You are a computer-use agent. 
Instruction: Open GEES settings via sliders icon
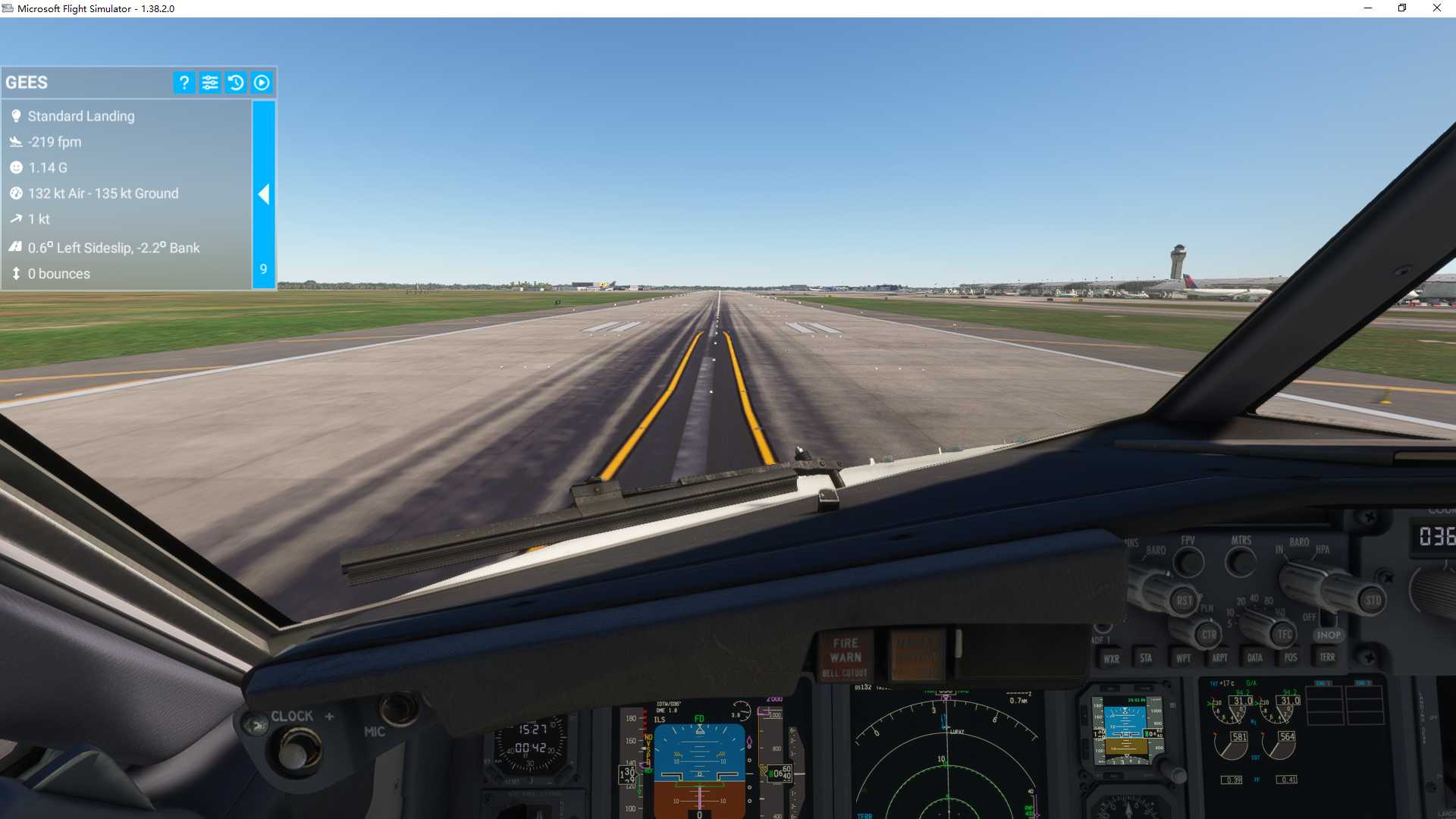click(210, 82)
